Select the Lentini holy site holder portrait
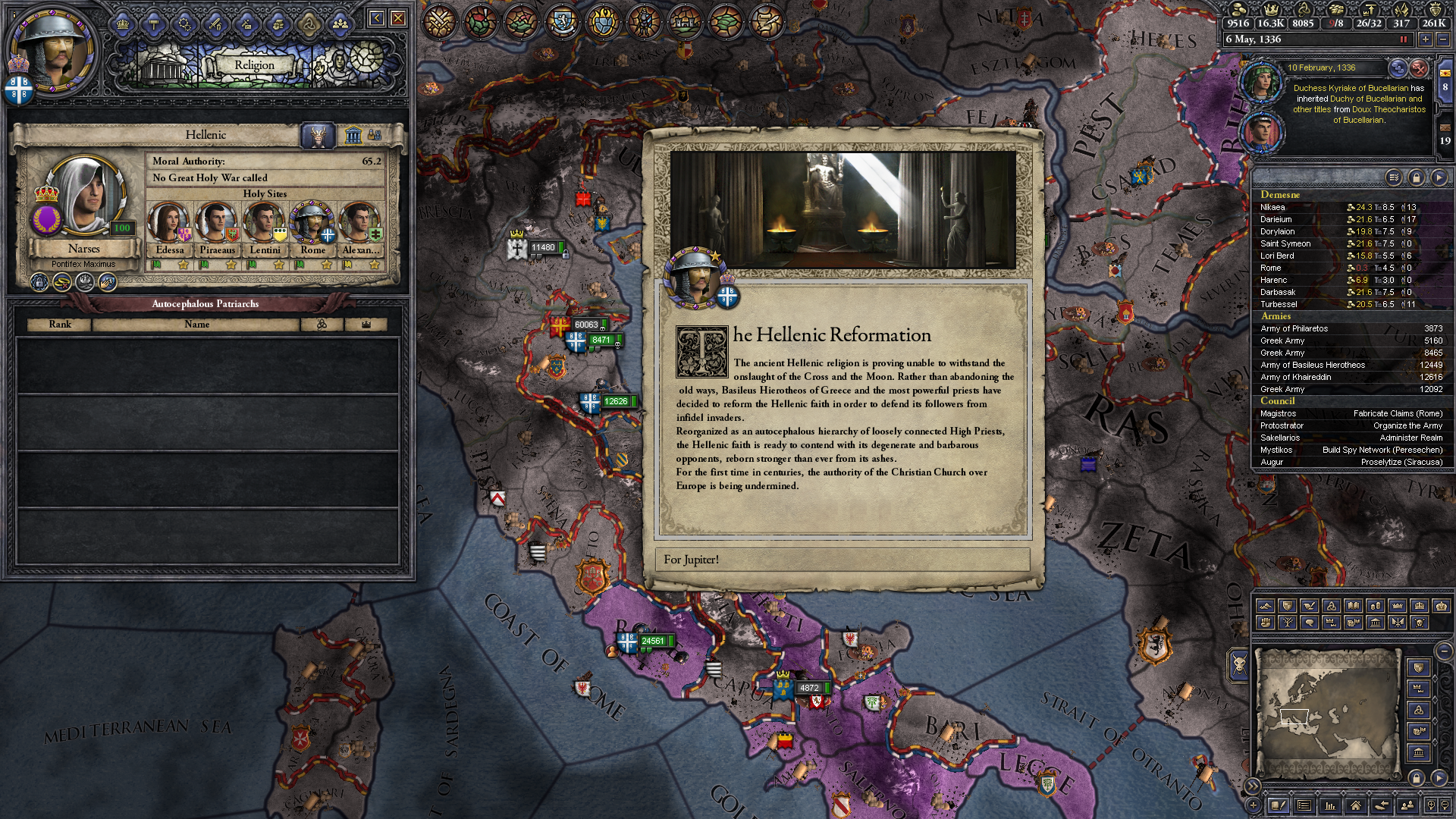 click(265, 223)
